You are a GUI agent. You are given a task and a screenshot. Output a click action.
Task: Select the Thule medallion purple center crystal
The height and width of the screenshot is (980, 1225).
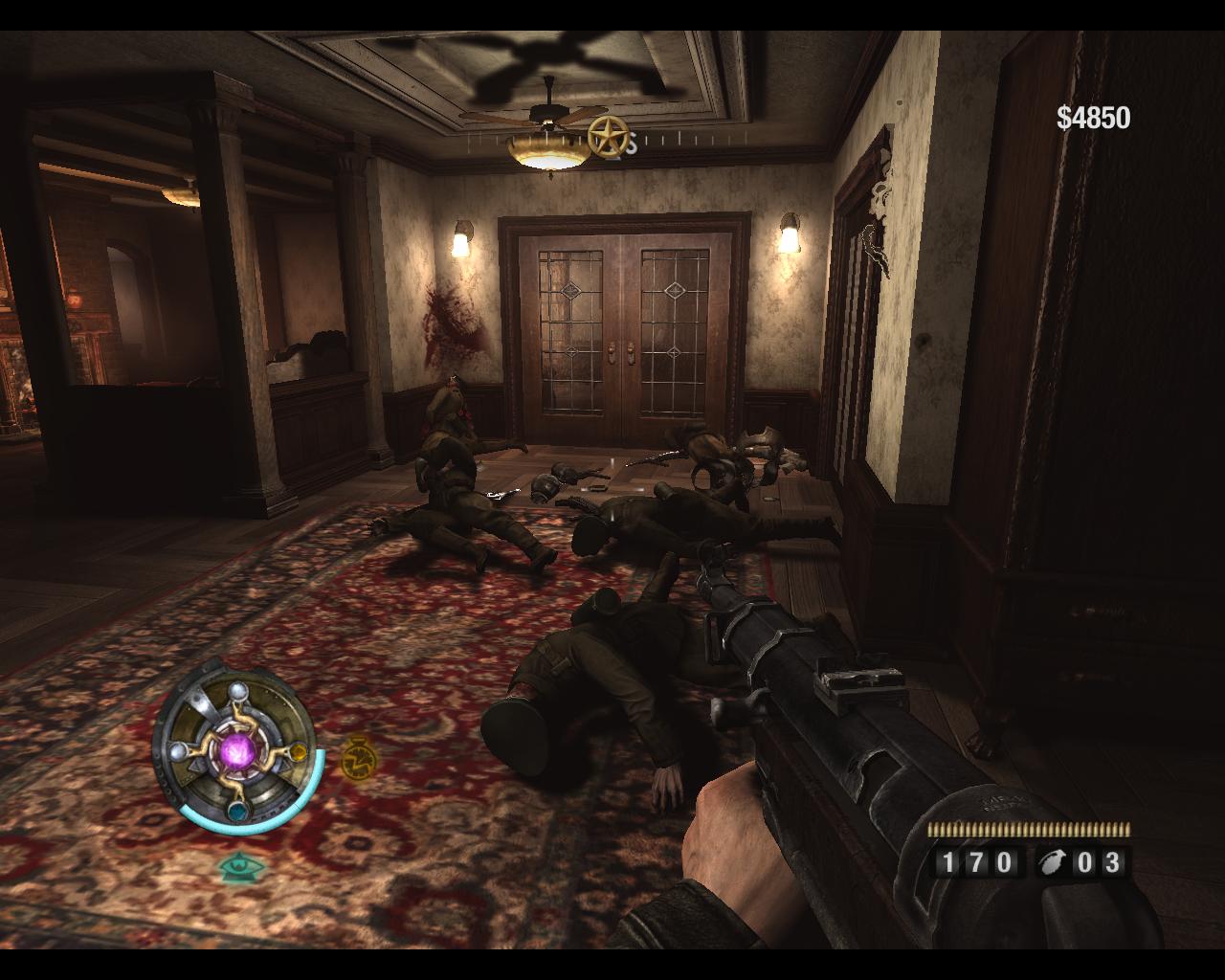tap(234, 747)
